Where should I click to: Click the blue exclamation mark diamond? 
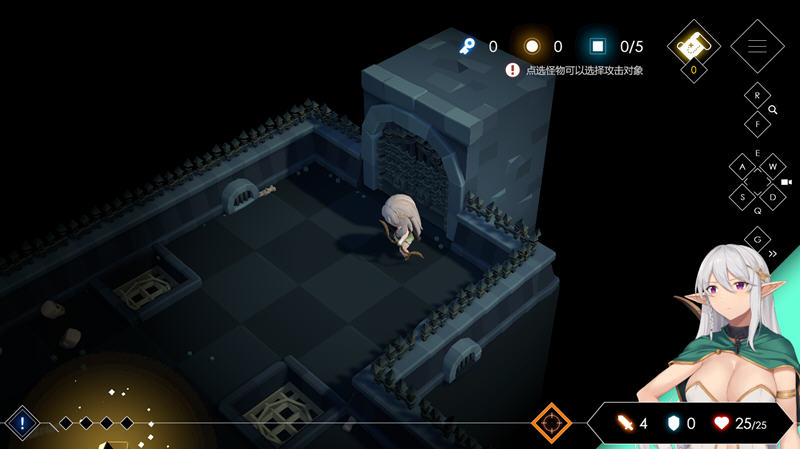(x=22, y=423)
